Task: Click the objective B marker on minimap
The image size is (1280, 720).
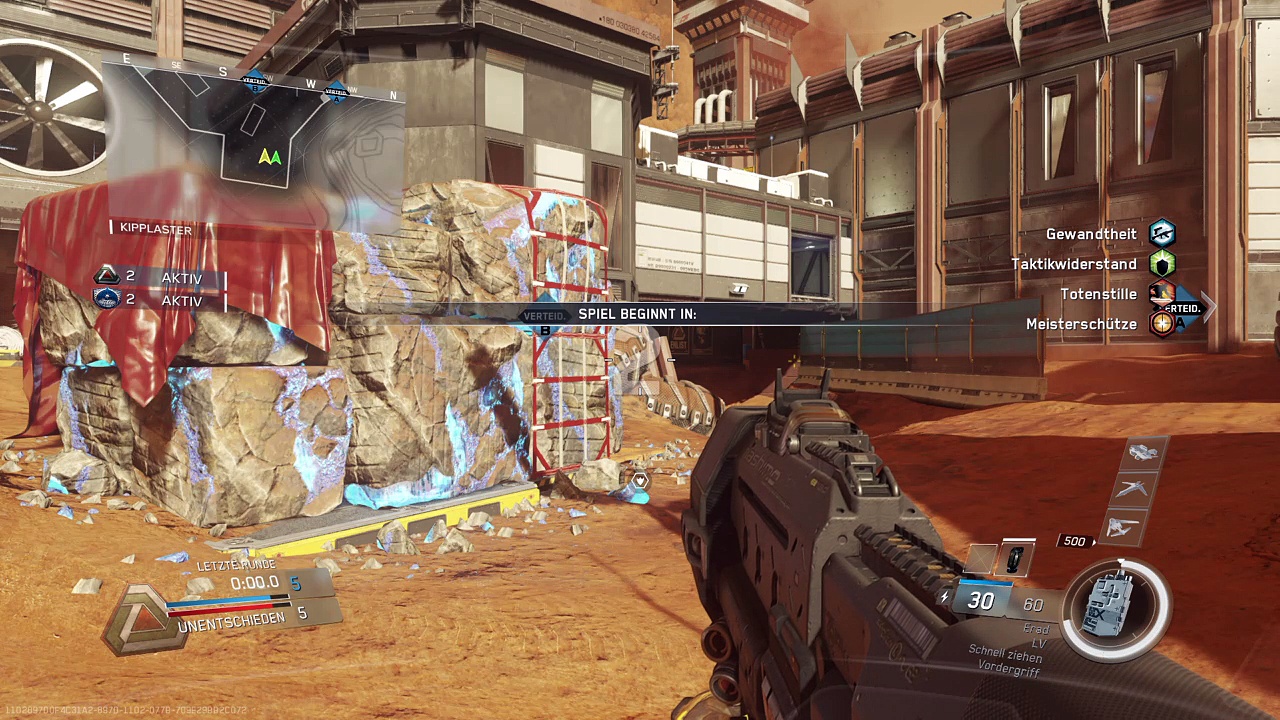Action: coord(255,84)
